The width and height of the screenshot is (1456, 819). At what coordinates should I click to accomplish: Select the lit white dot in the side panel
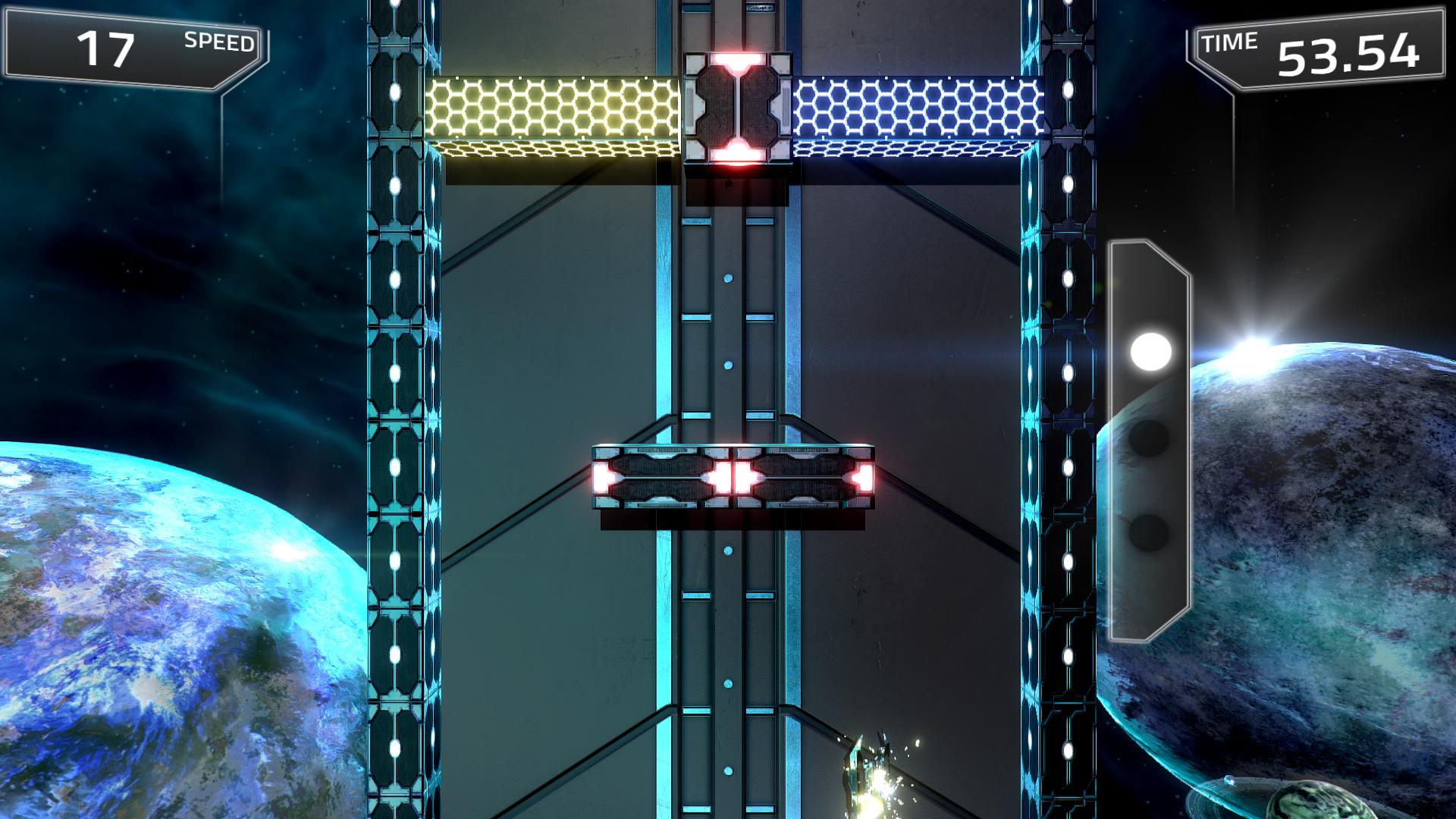1150,352
